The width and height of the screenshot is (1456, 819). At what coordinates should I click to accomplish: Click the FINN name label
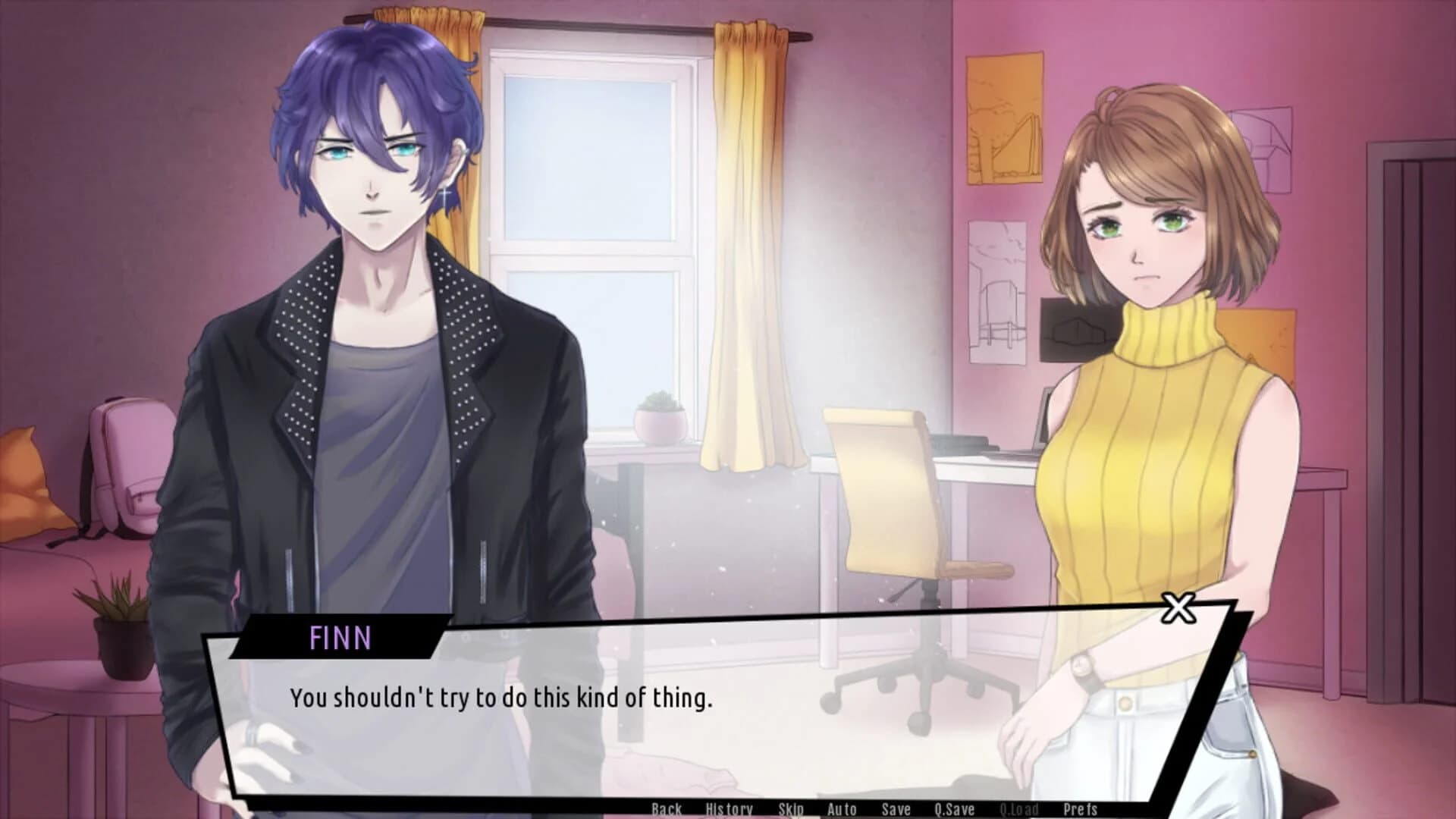(x=340, y=639)
